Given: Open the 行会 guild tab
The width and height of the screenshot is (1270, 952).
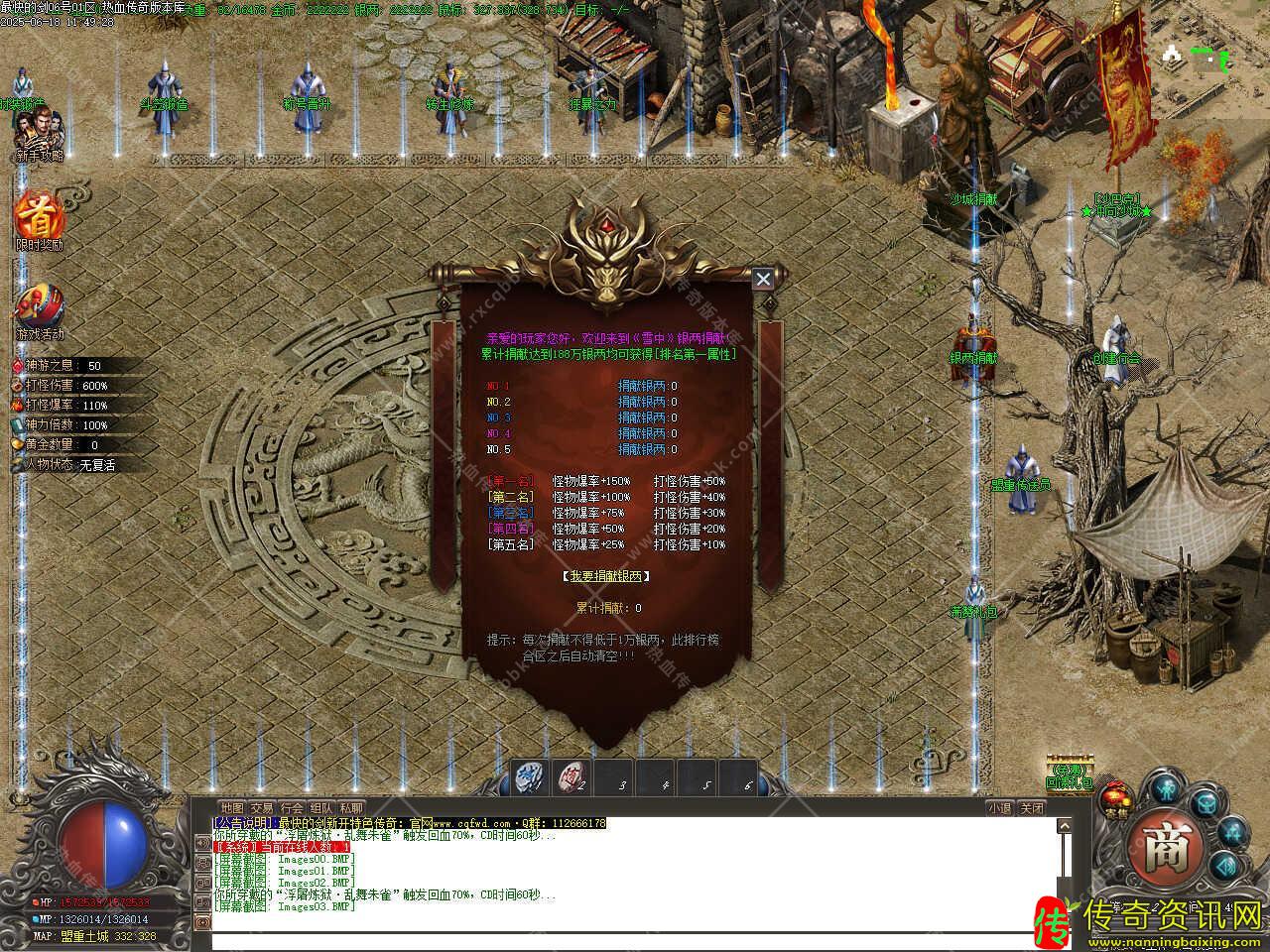Looking at the screenshot, I should pos(292,808).
